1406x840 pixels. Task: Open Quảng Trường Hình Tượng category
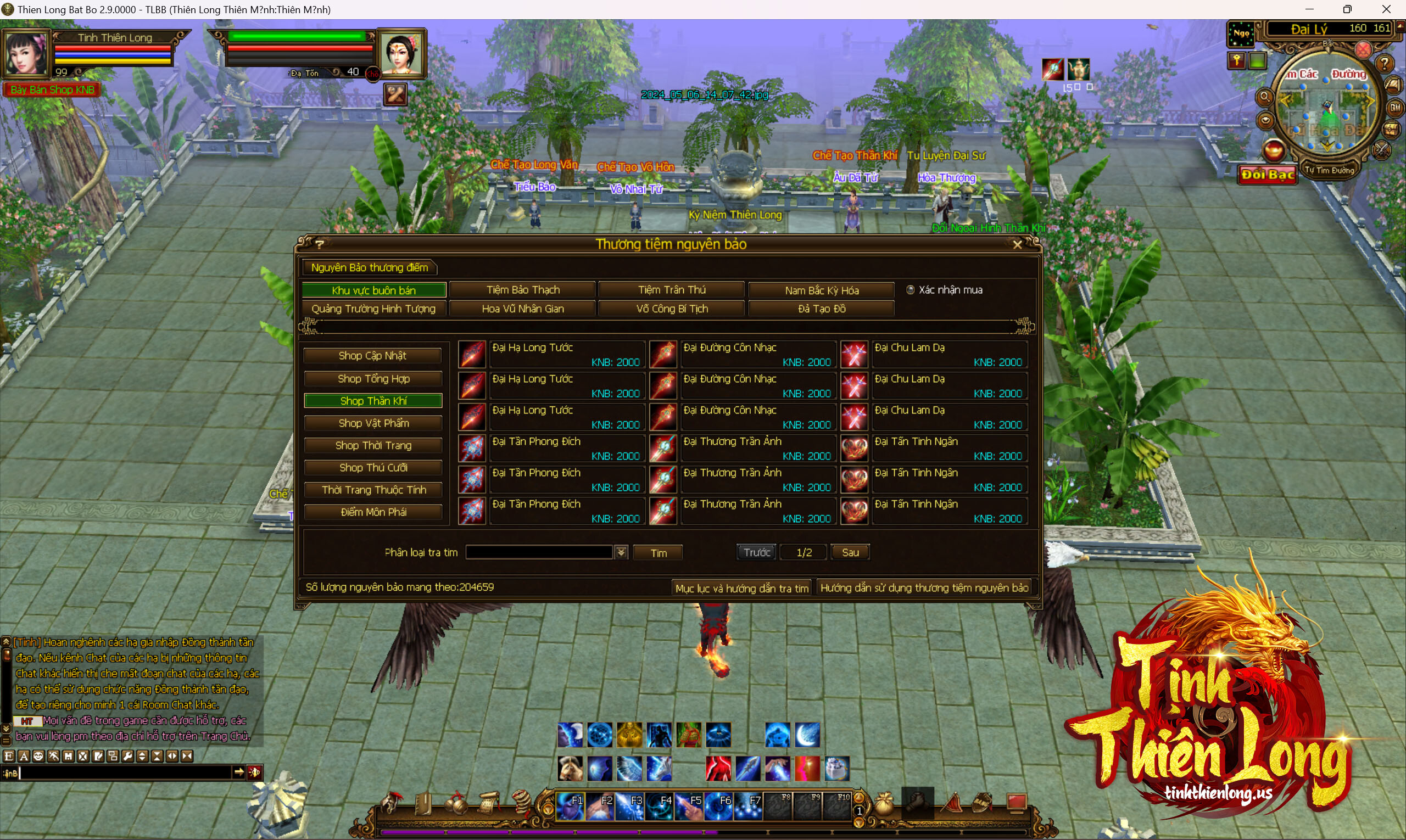pos(373,309)
